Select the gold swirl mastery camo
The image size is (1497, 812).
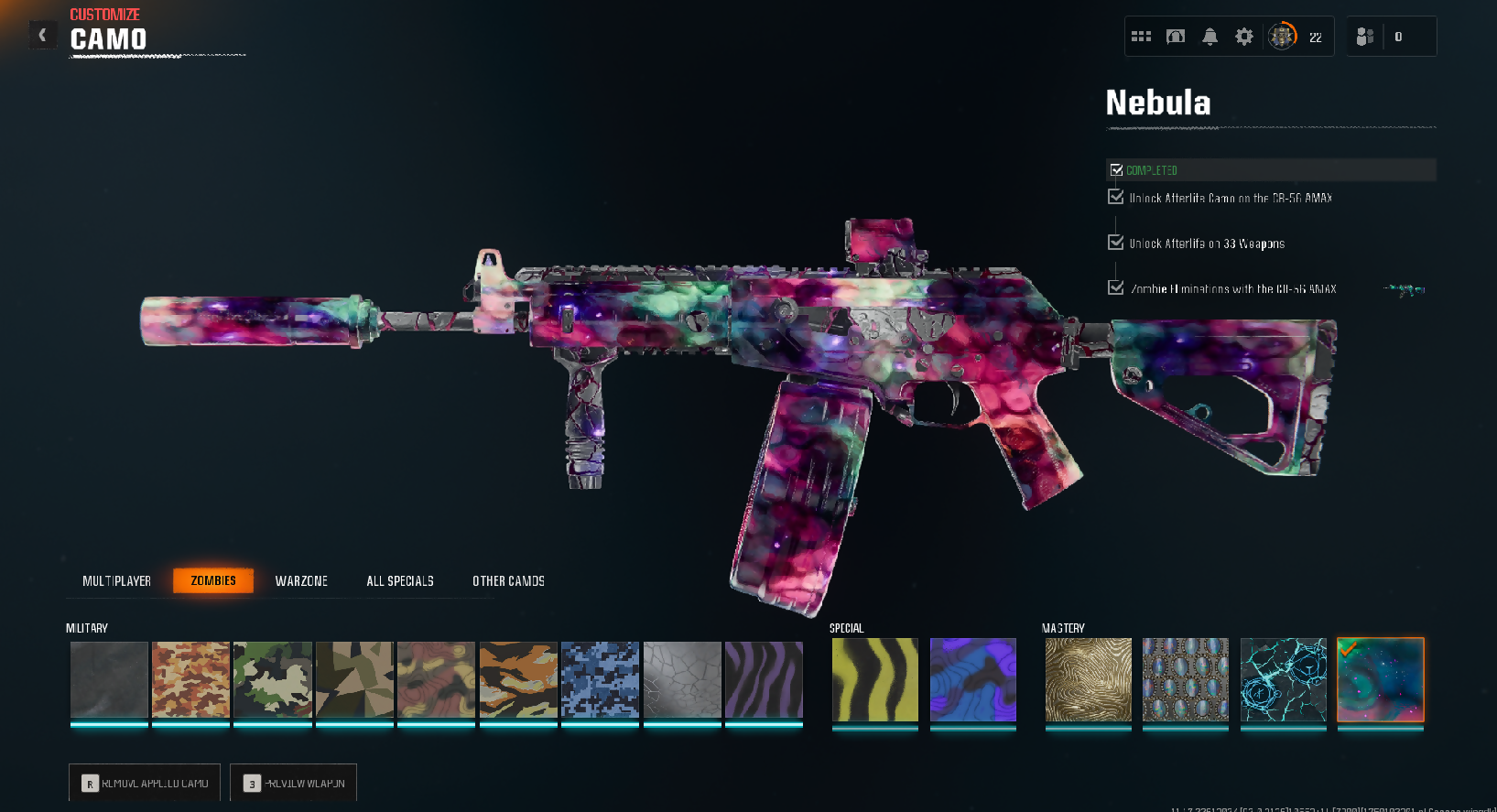click(x=1089, y=679)
